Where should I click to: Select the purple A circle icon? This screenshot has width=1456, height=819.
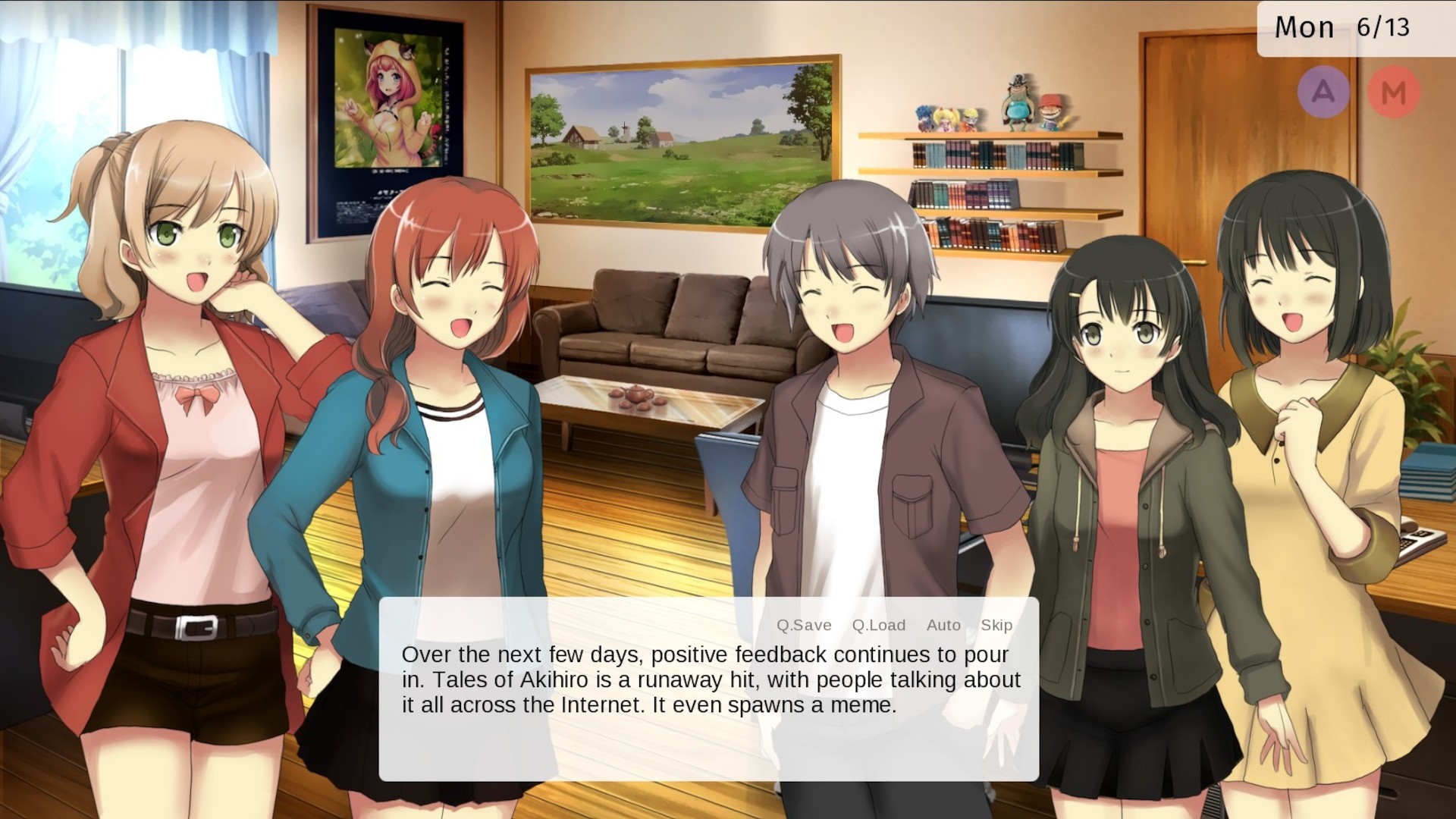click(x=1323, y=93)
